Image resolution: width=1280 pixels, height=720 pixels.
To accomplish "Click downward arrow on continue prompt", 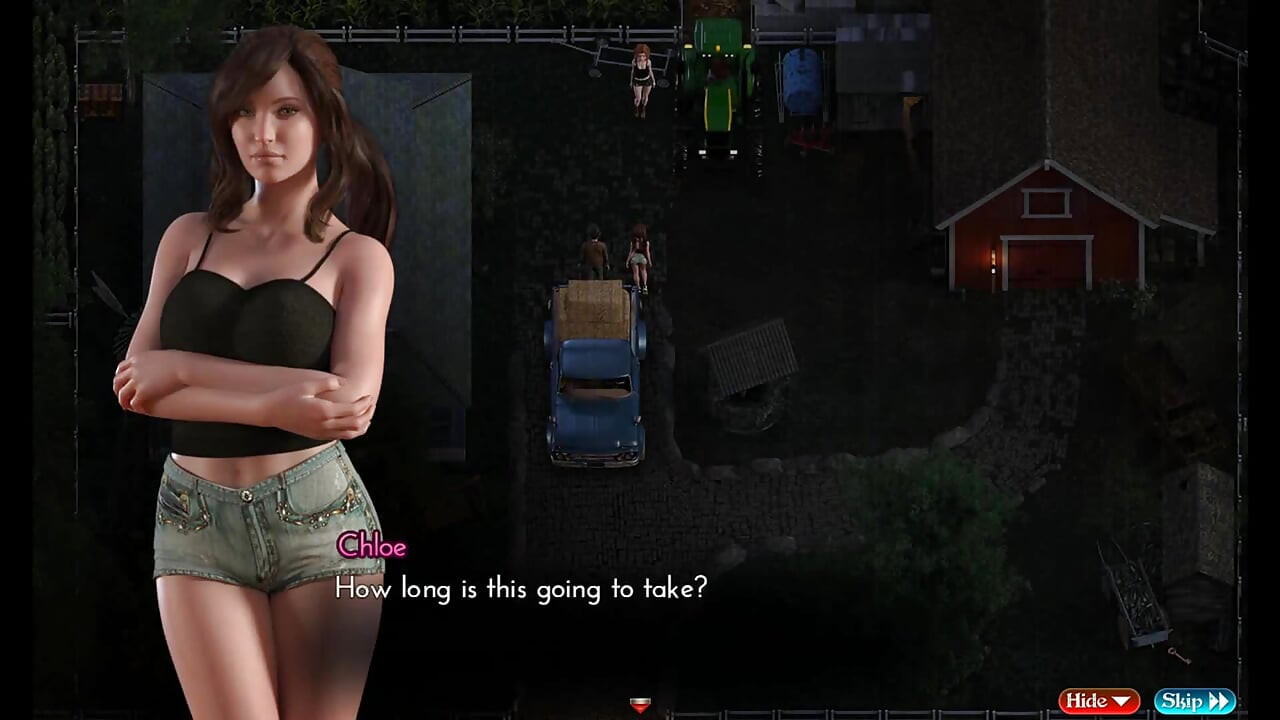I will pyautogui.click(x=639, y=708).
